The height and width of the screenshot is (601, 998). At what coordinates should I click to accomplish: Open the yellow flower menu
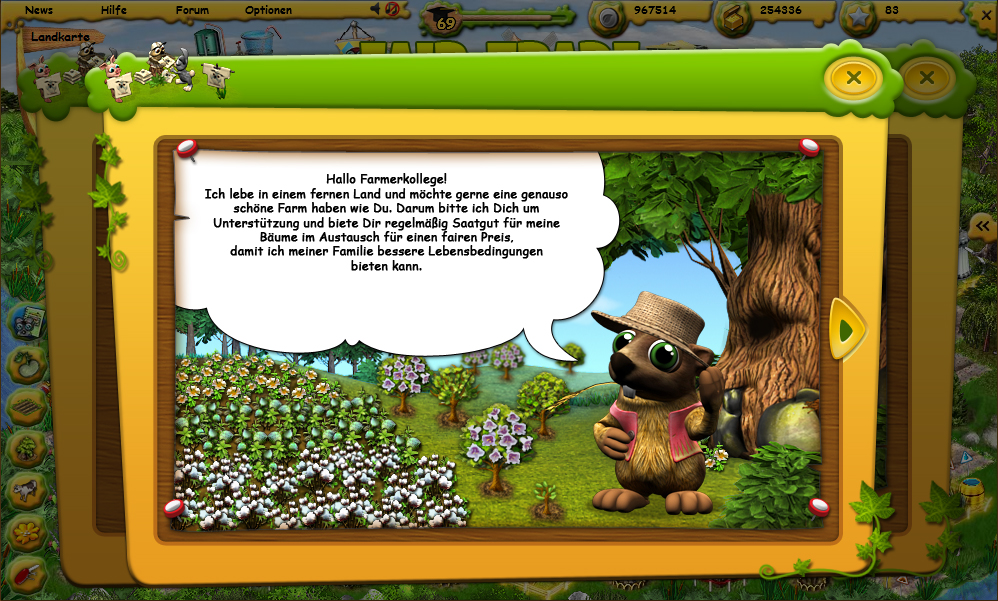[27, 532]
